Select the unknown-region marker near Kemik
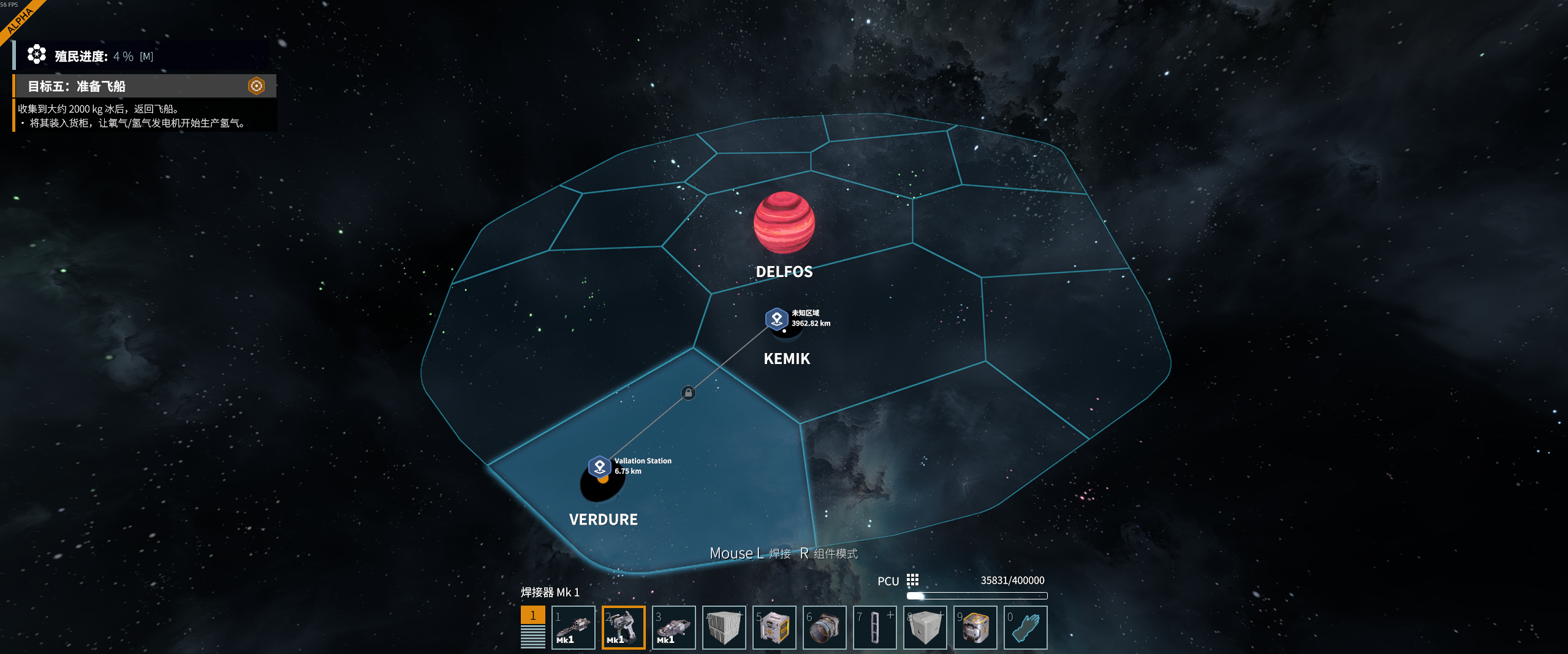 pos(776,319)
